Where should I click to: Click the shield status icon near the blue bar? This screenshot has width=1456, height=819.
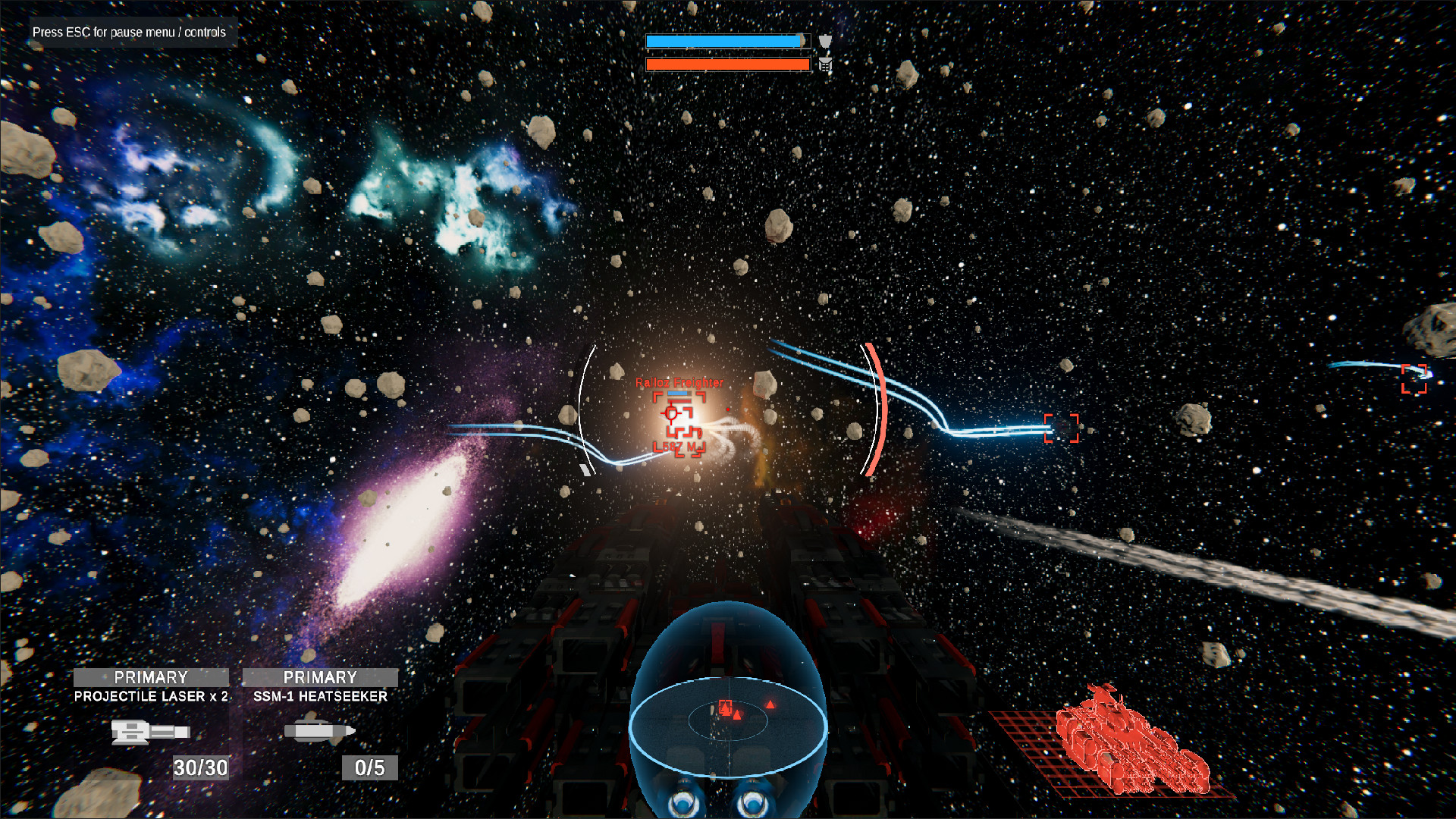(x=825, y=41)
